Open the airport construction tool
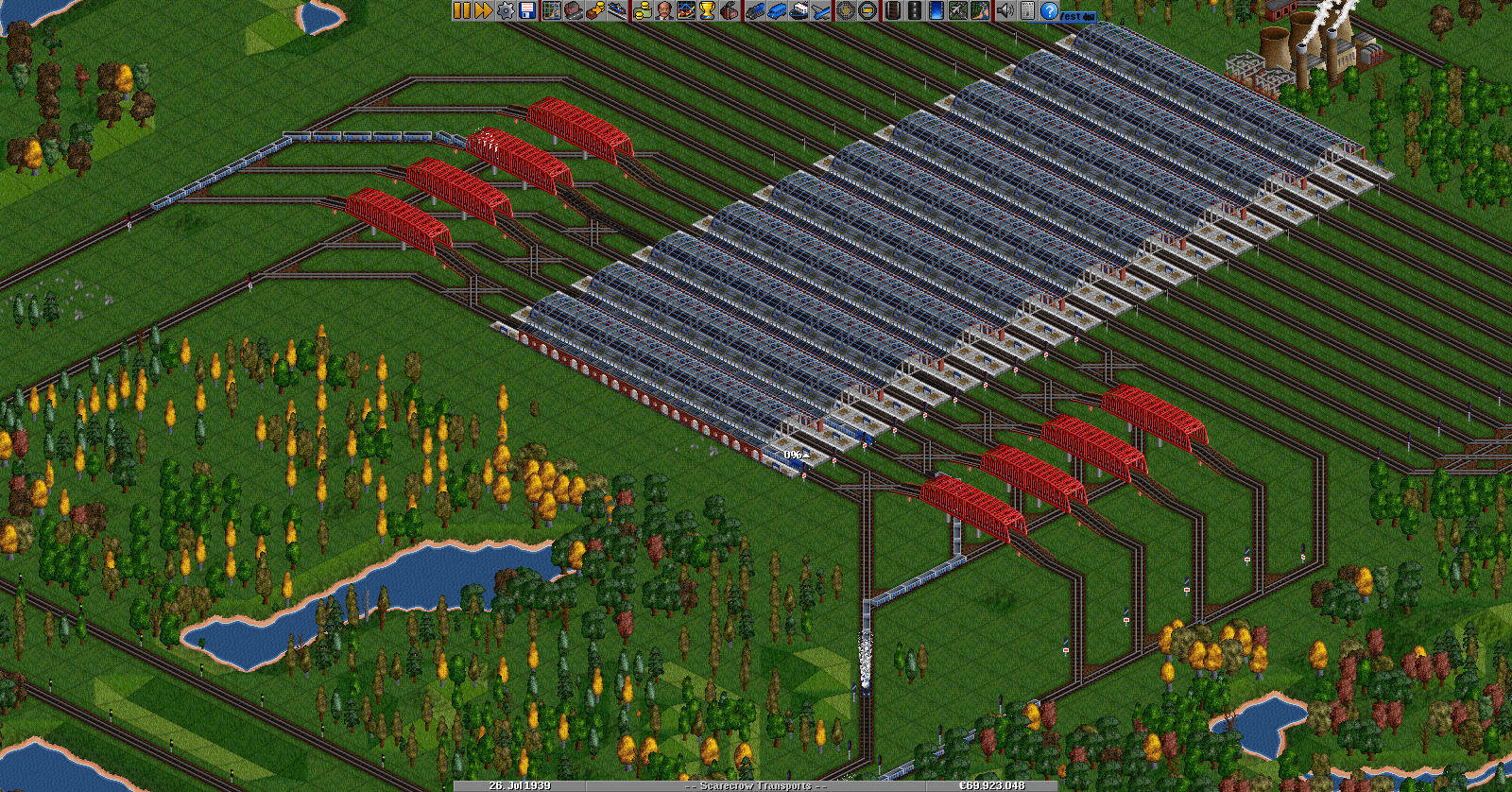Viewport: 1512px width, 792px height. coord(957,10)
